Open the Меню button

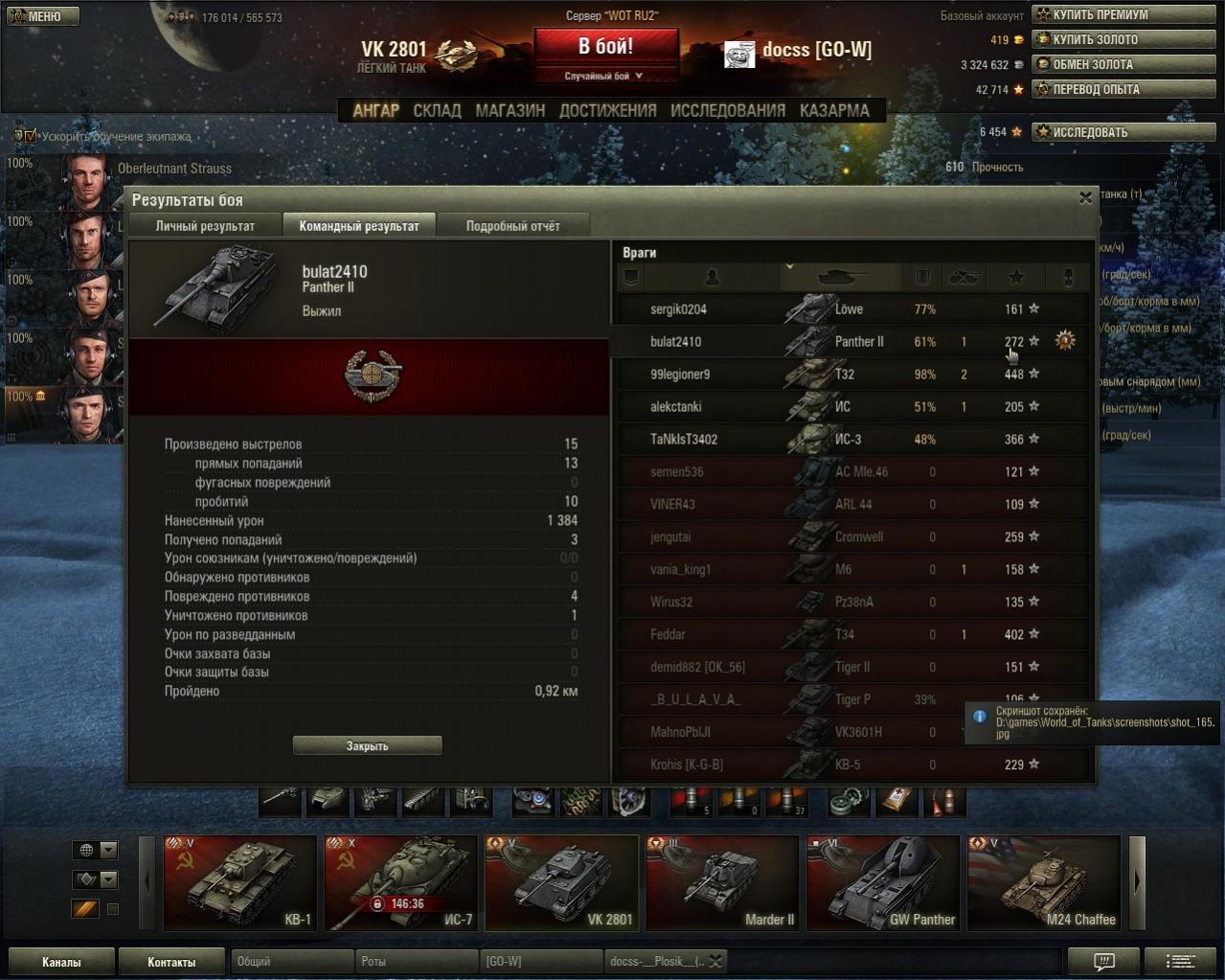click(x=43, y=16)
